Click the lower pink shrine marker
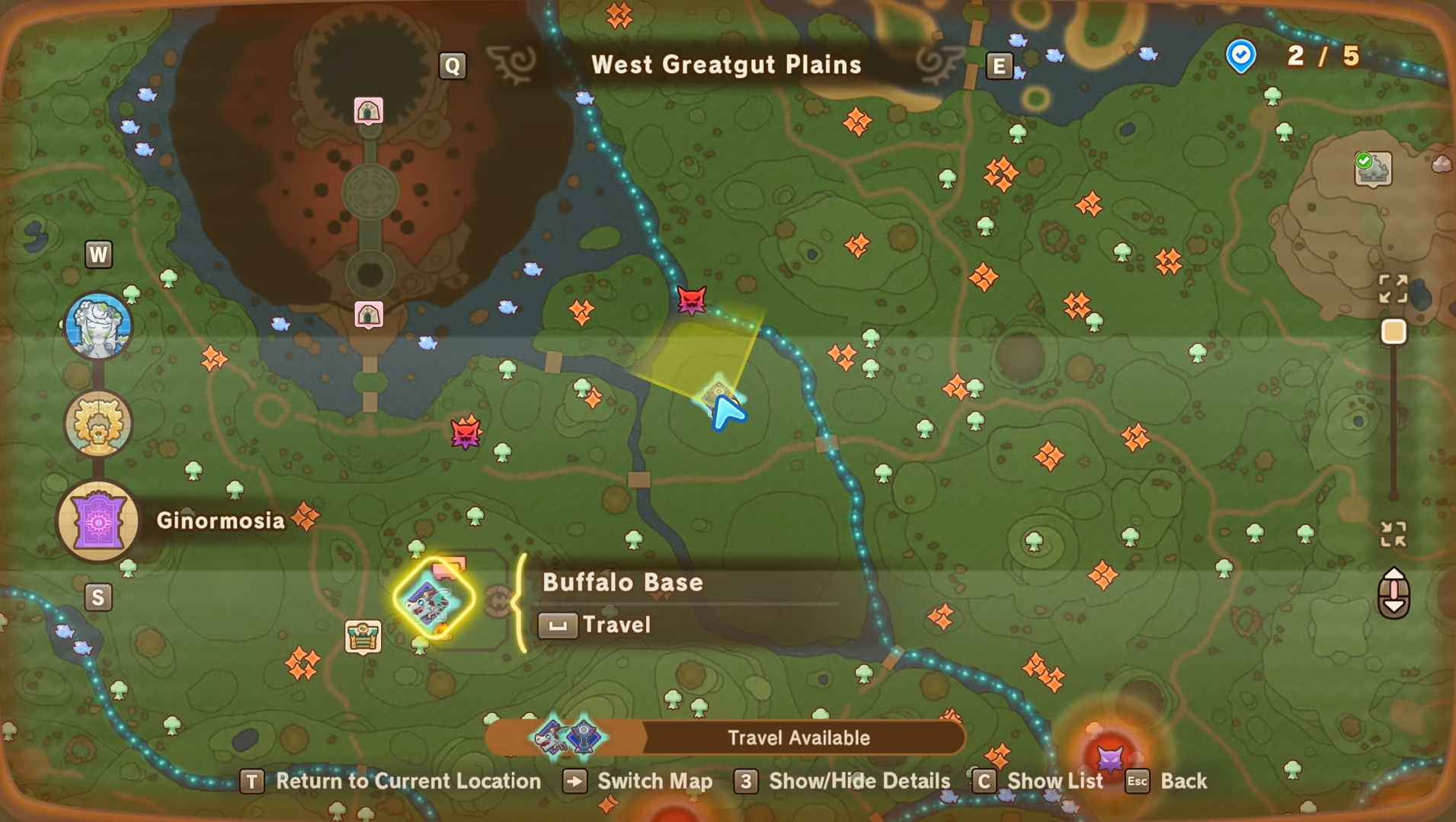Image resolution: width=1456 pixels, height=822 pixels. (369, 314)
